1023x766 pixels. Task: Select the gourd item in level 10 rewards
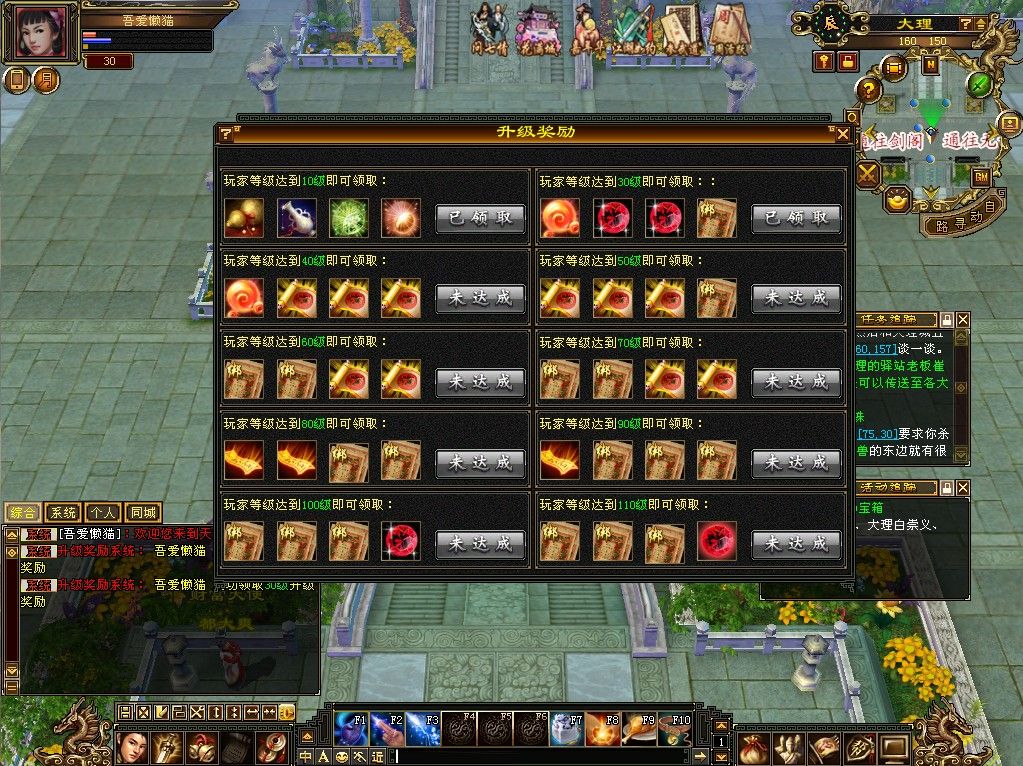click(x=244, y=218)
